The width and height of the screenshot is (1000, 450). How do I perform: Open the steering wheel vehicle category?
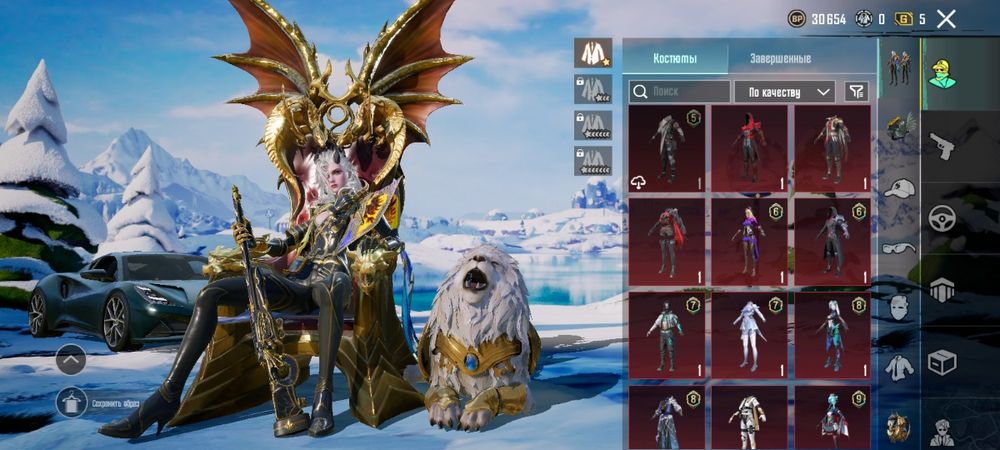[942, 219]
